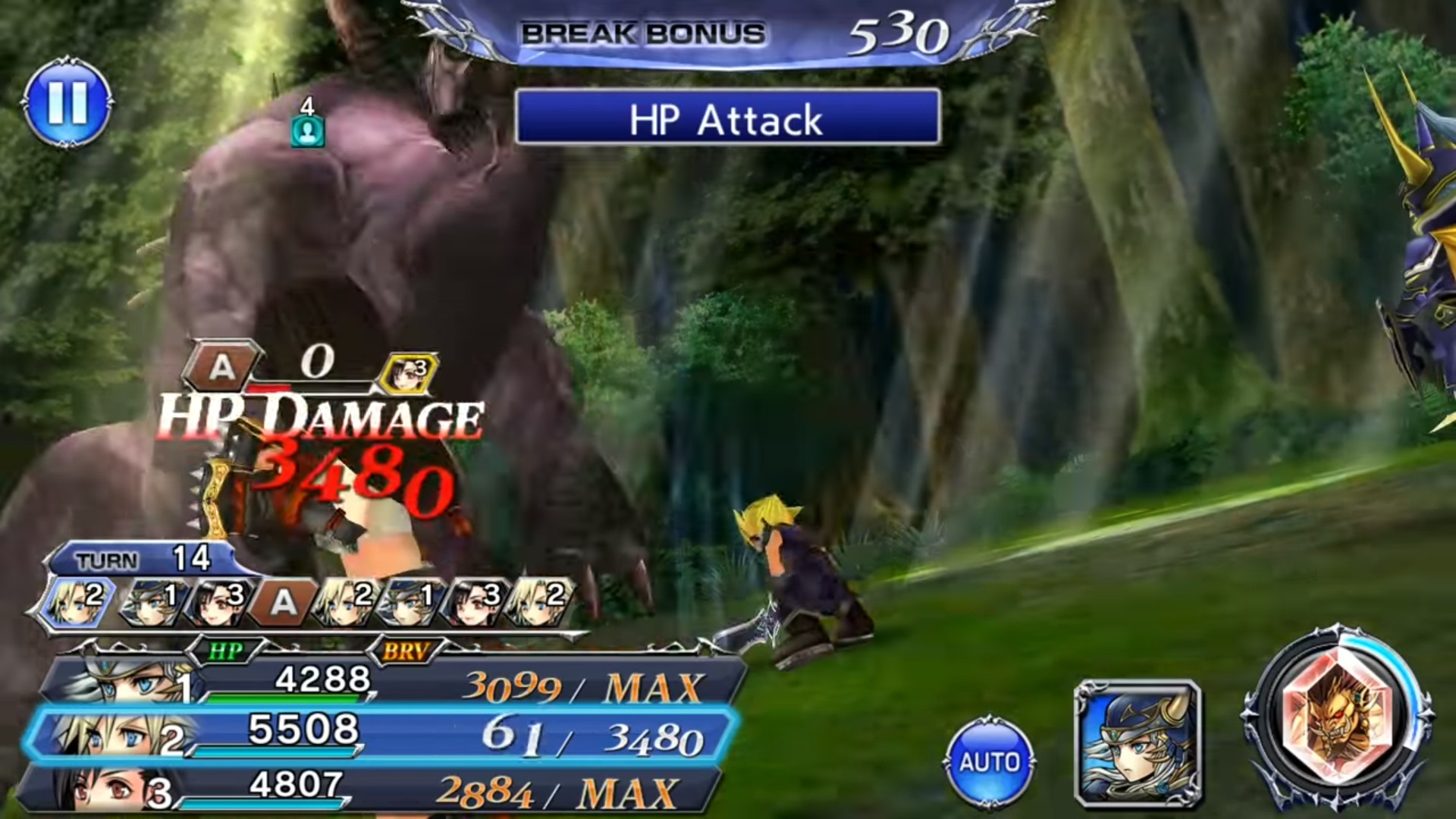Viewport: 1456px width, 819px height.
Task: Click the enemy A tile in turn order
Action: 282,601
